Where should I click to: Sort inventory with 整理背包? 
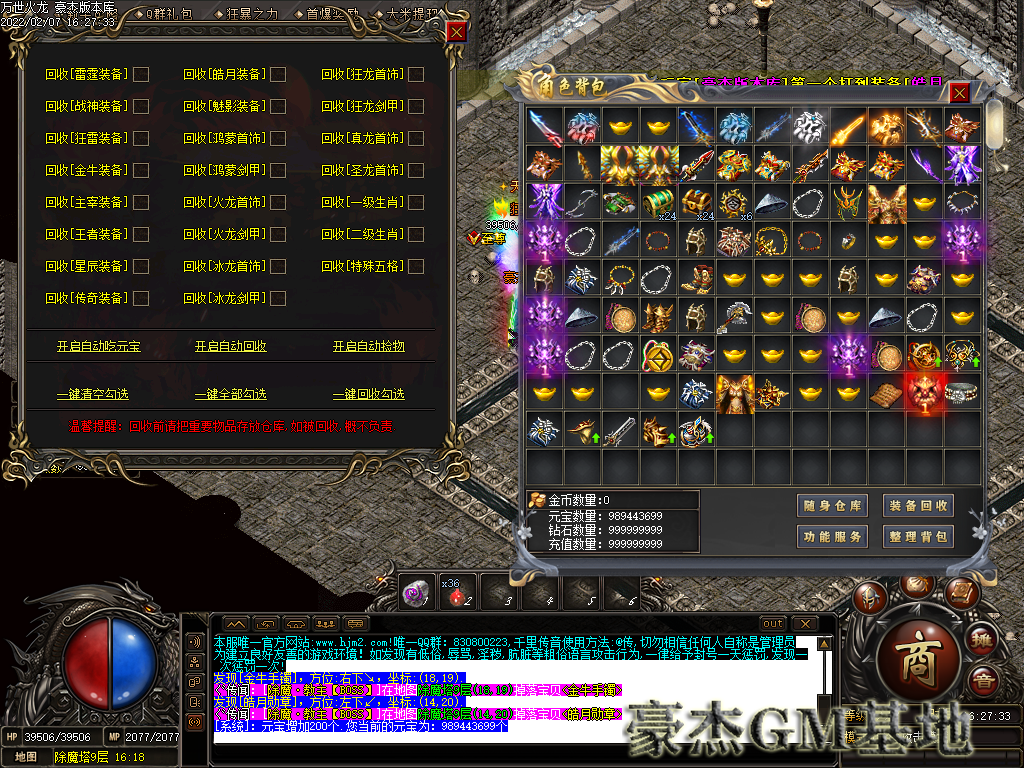(918, 537)
